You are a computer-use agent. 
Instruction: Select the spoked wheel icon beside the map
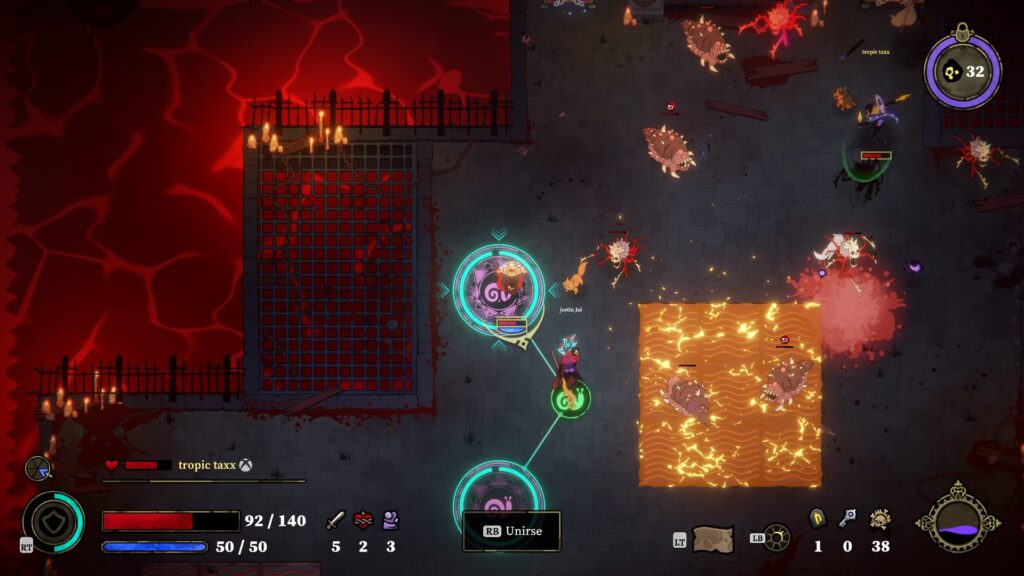pyautogui.click(x=776, y=538)
